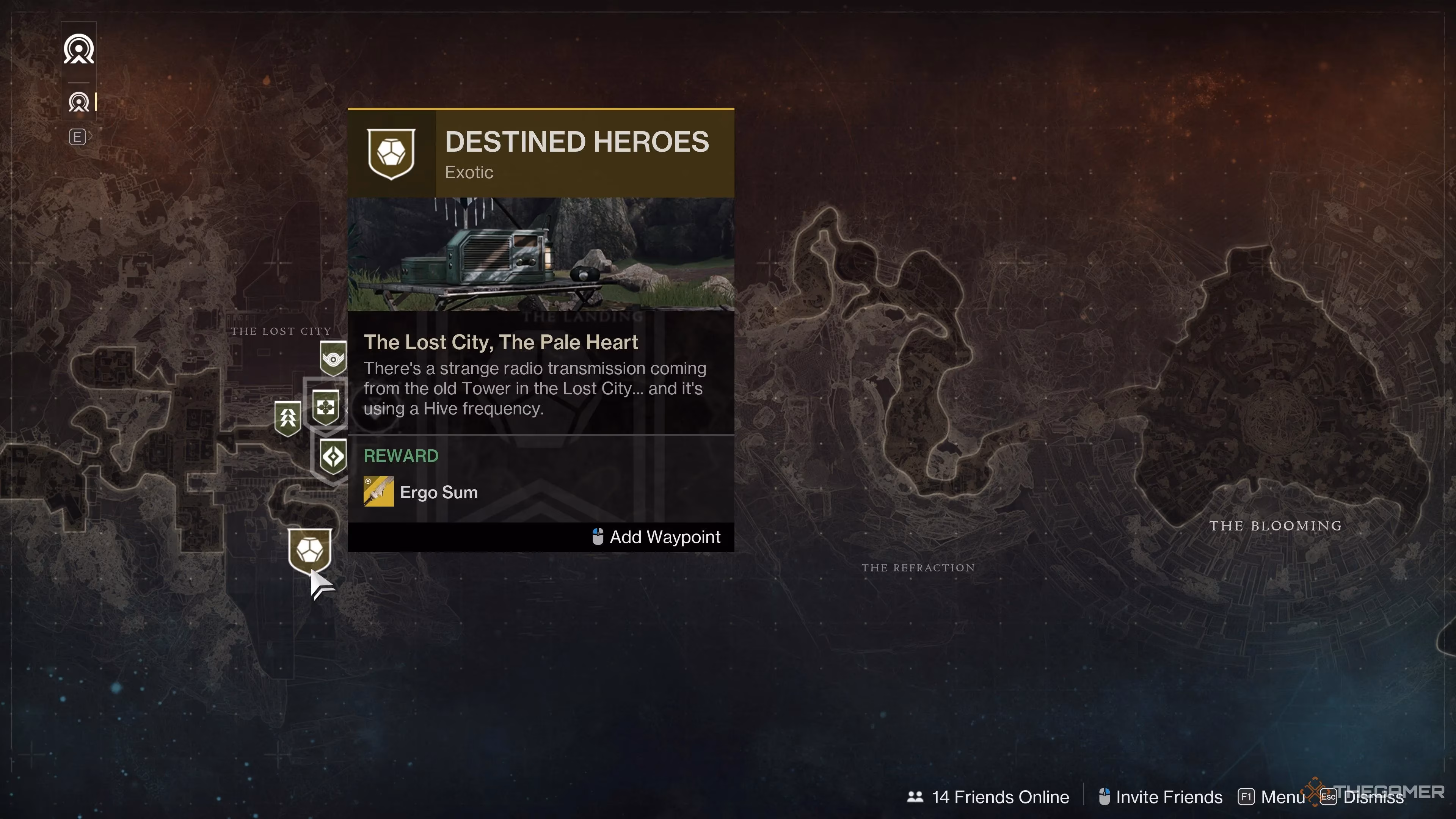Screen dimensions: 1456x819
Task: Expand the highlighted destination selector bar
Action: pyautogui.click(x=96, y=102)
